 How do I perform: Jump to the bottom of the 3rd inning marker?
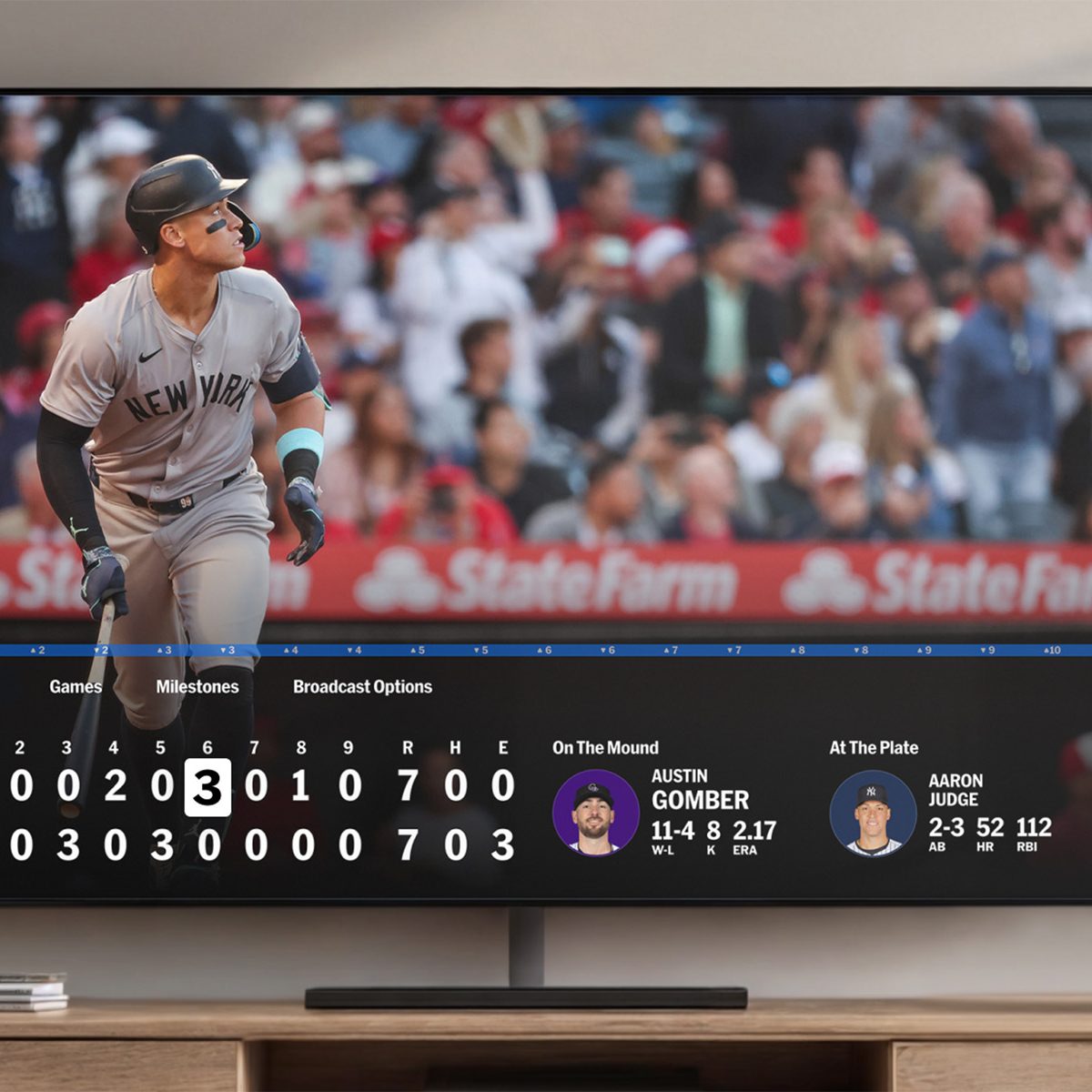pos(227,651)
